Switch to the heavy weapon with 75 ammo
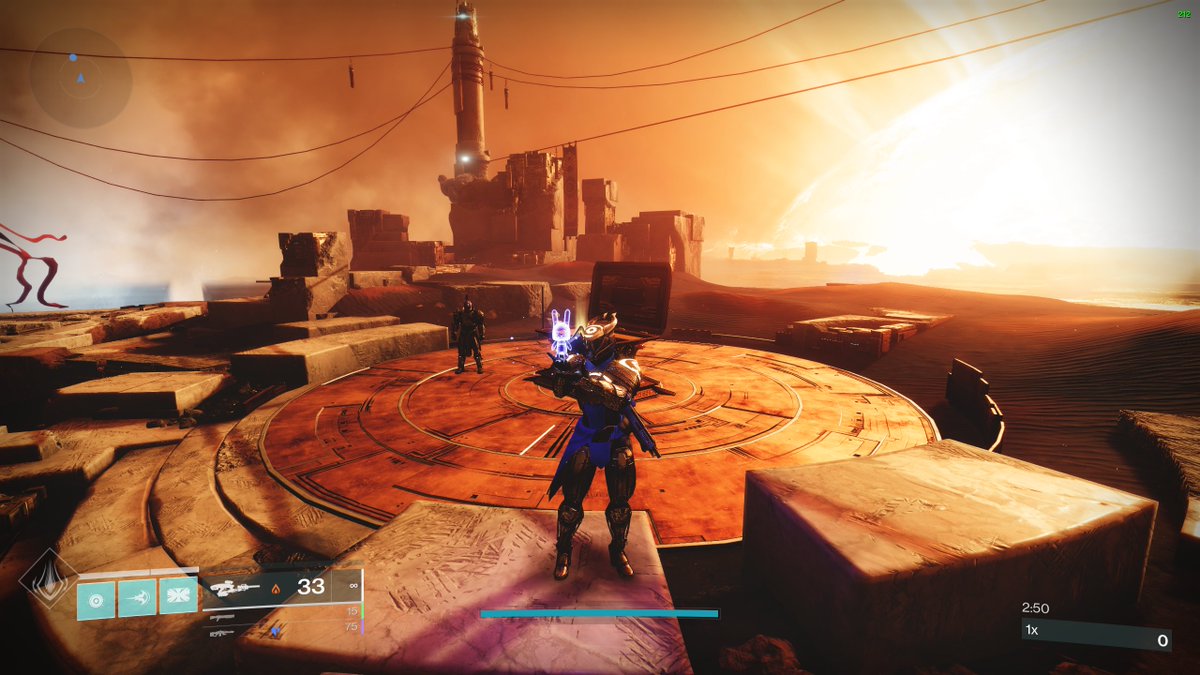This screenshot has width=1200, height=675. [224, 632]
